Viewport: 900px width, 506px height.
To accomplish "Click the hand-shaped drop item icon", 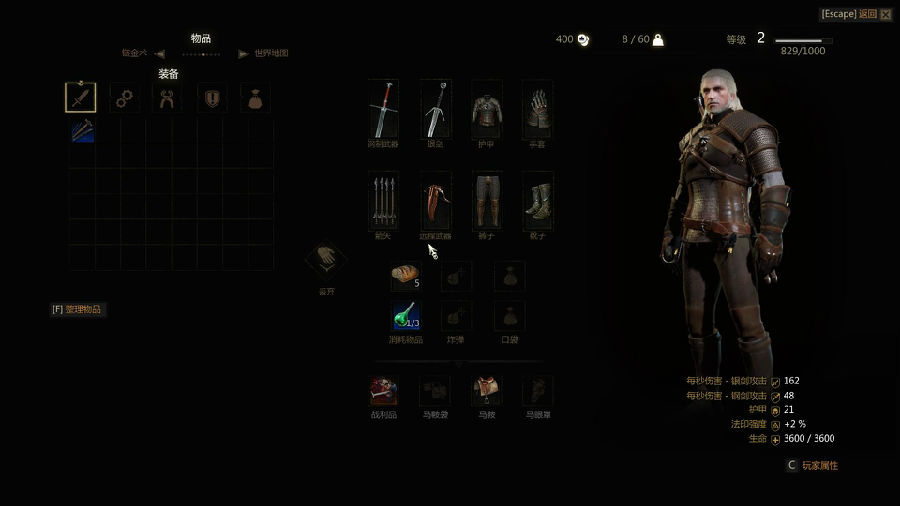I will pos(326,260).
